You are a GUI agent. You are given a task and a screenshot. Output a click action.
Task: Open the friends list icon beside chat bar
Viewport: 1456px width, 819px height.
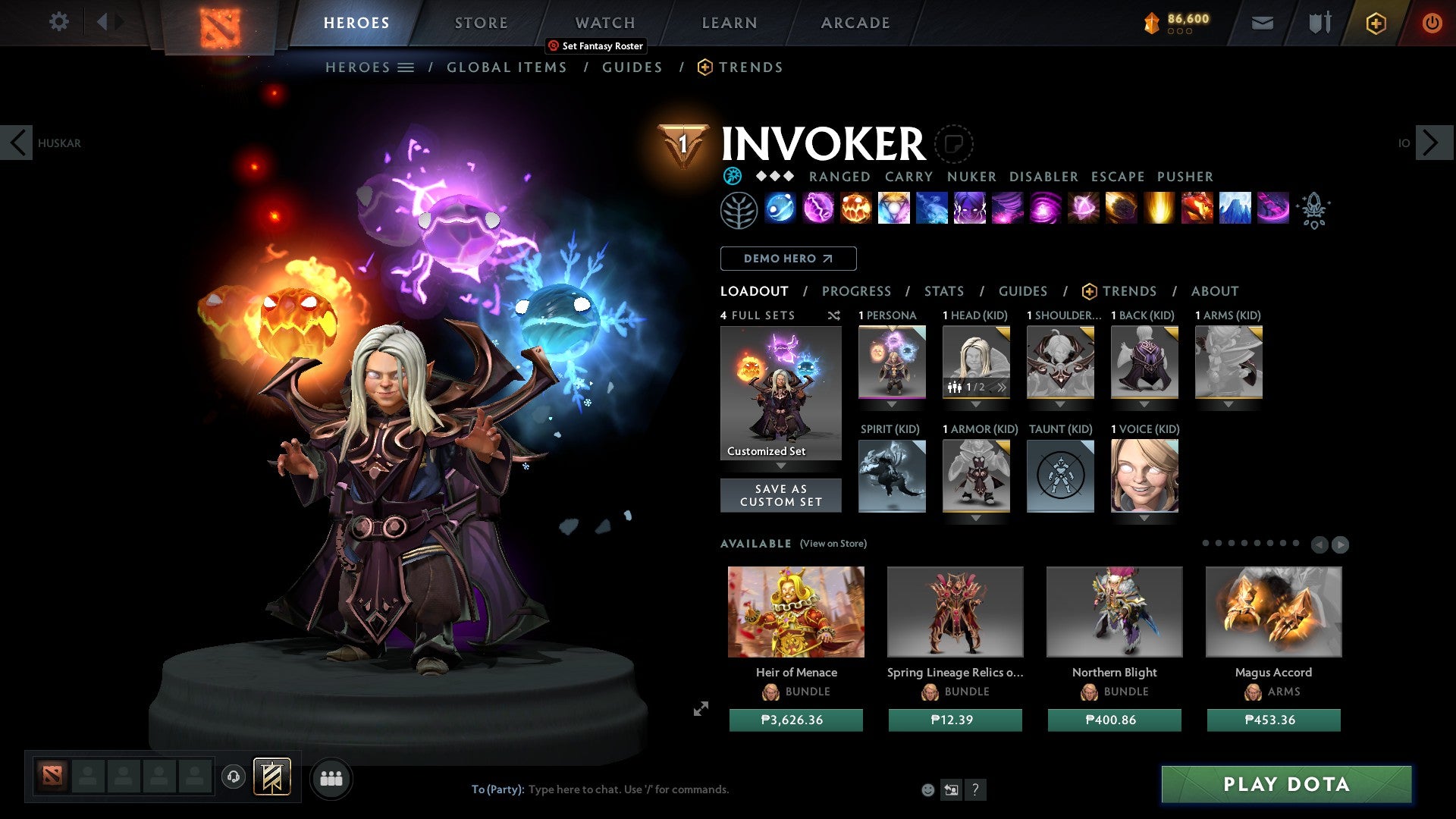(x=331, y=778)
